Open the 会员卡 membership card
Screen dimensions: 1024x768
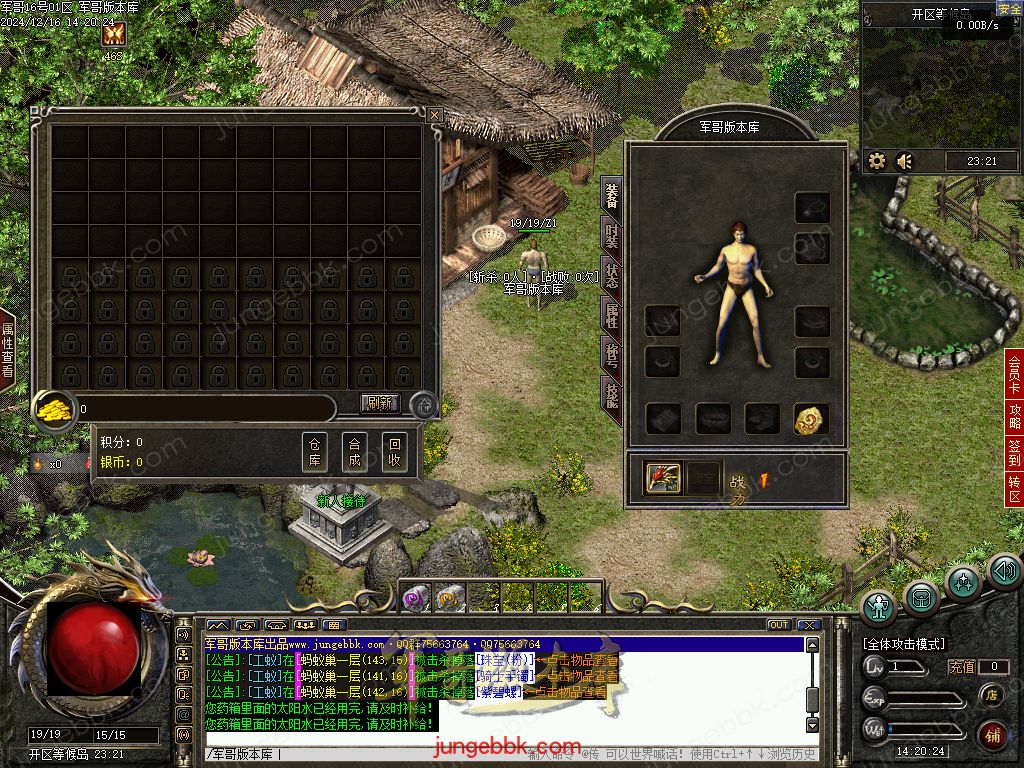click(1014, 371)
